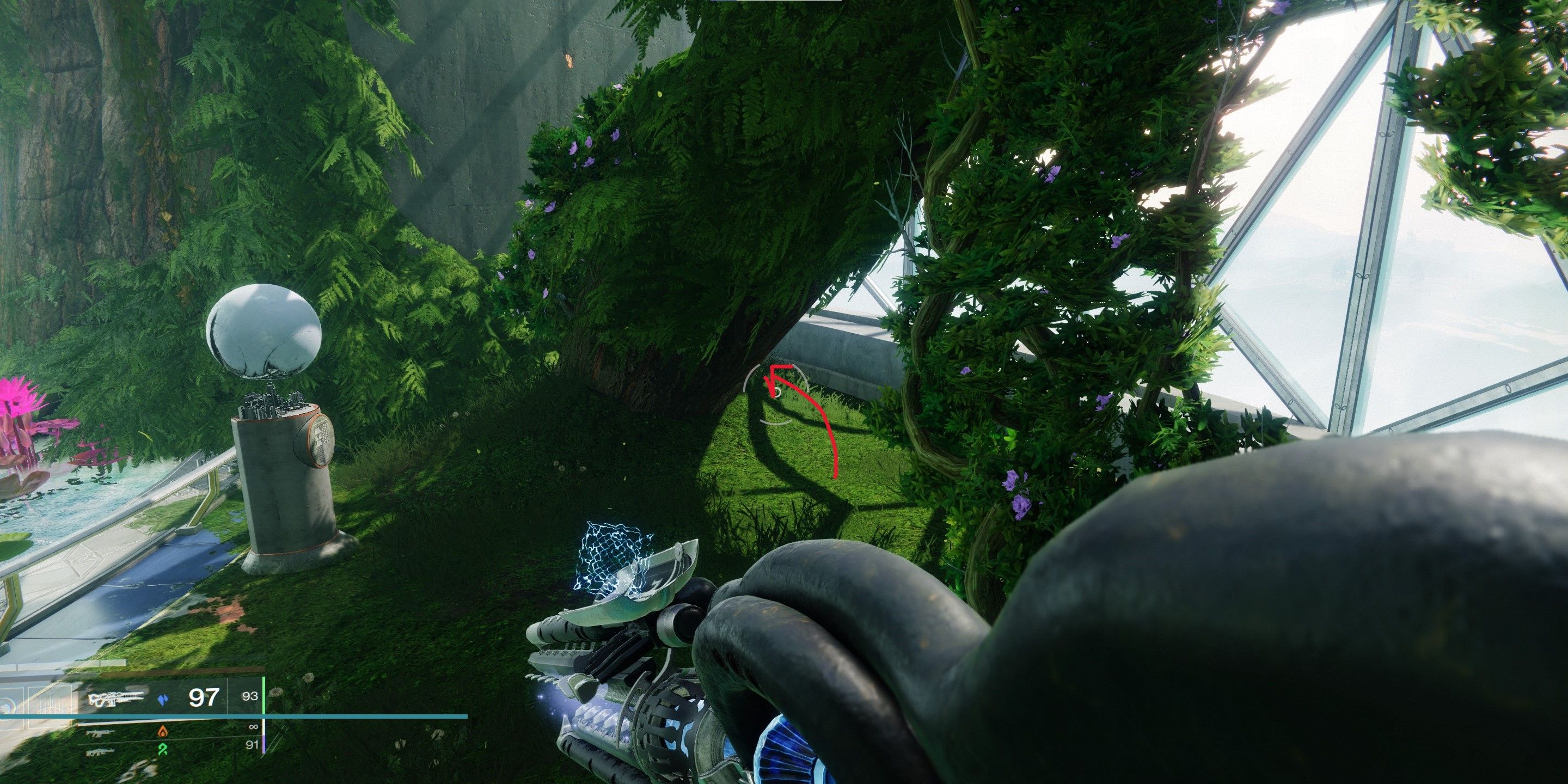Screen dimensions: 1568x784
Task: Select the equipped Stasis weapon icon
Action: [115, 698]
